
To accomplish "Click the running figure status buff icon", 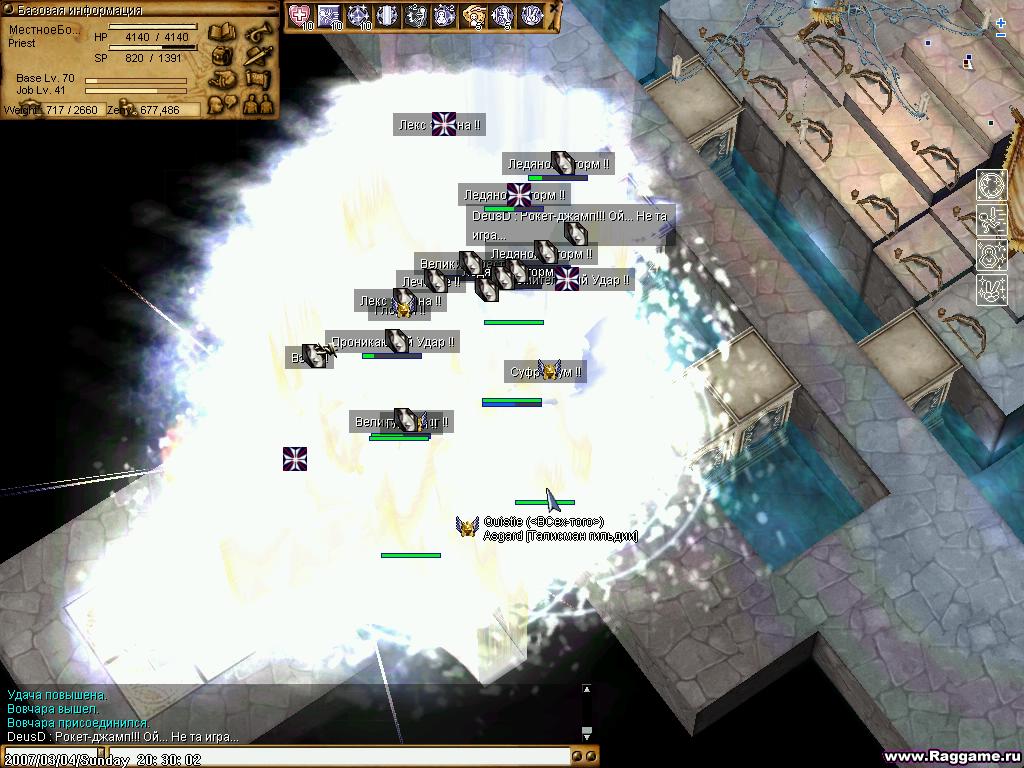I will tap(991, 220).
